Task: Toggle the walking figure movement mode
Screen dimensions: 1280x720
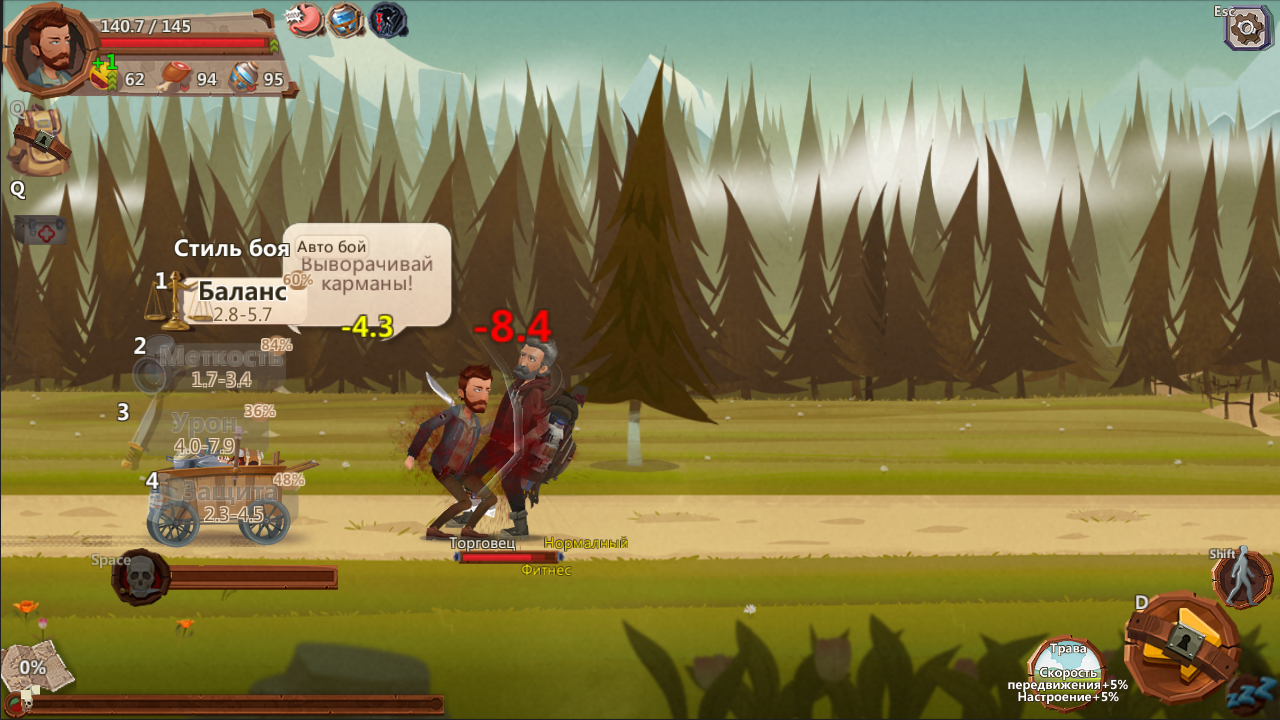Action: pyautogui.click(x=1242, y=578)
